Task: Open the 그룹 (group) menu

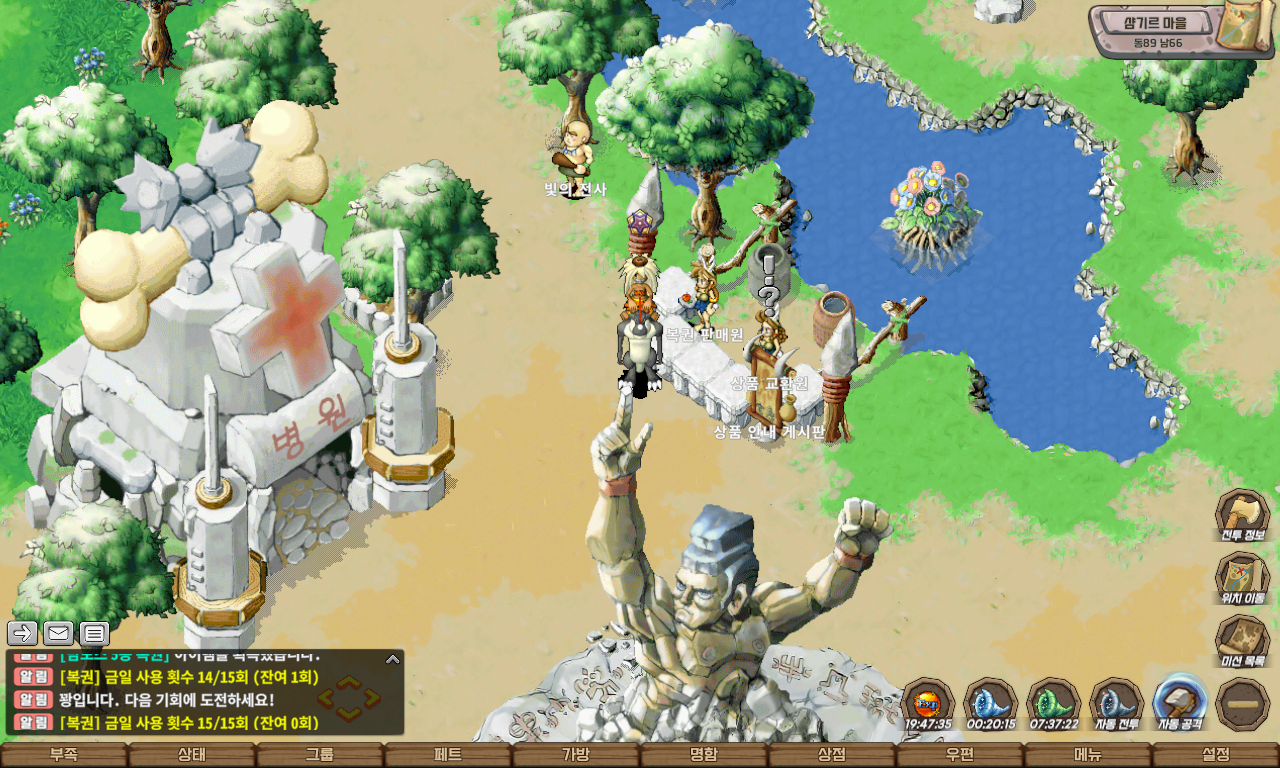Action: tap(320, 755)
